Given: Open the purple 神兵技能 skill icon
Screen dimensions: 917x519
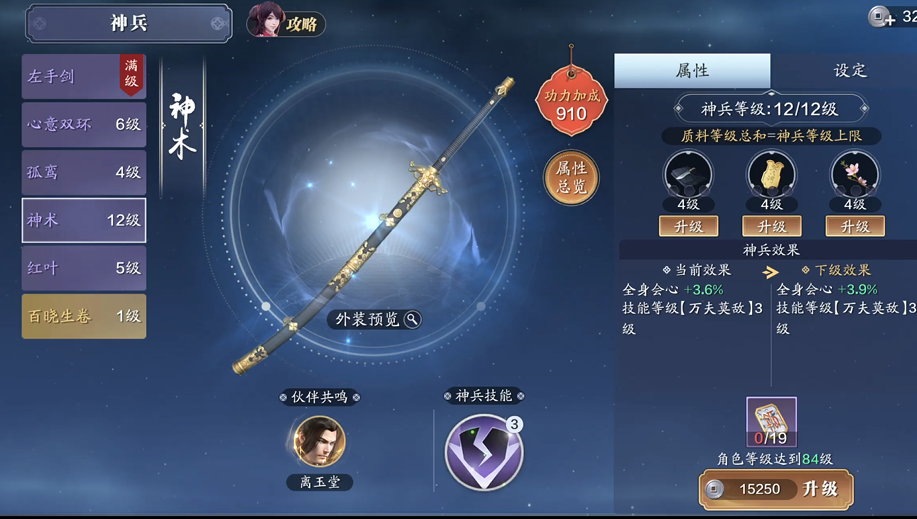Looking at the screenshot, I should (484, 452).
